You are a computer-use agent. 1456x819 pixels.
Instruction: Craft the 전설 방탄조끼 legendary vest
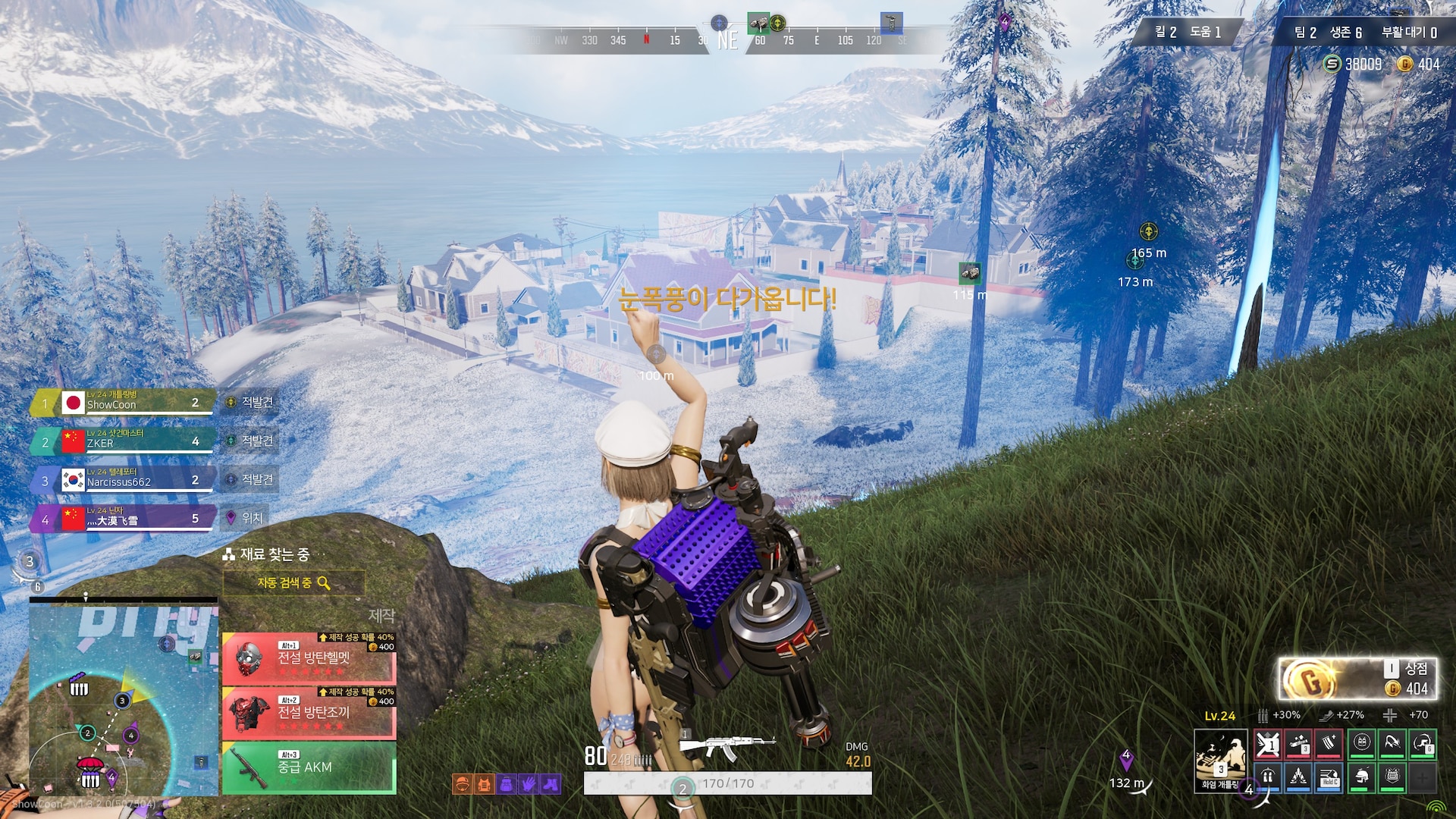[309, 712]
